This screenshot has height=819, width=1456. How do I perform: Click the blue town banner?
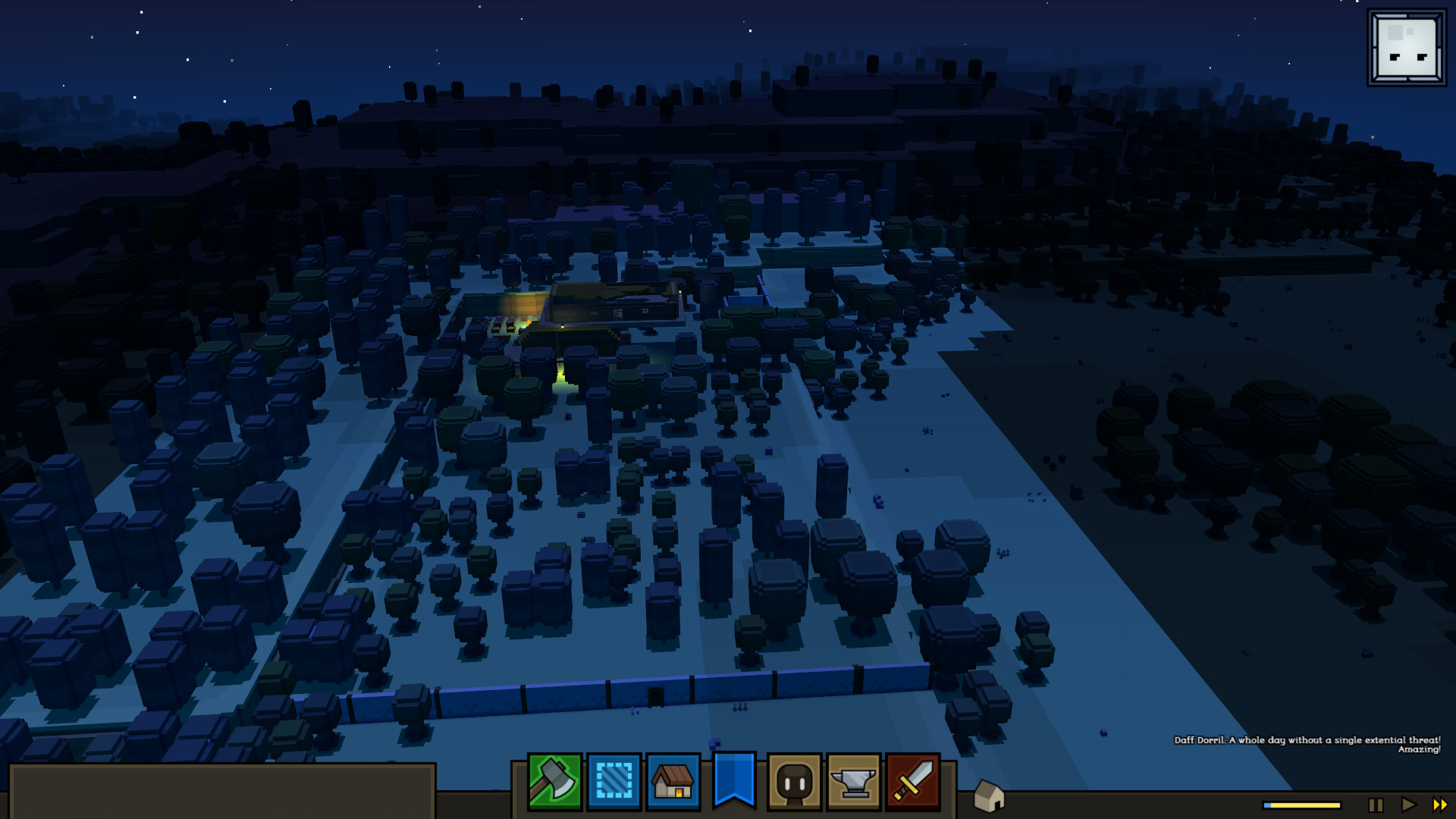734,780
